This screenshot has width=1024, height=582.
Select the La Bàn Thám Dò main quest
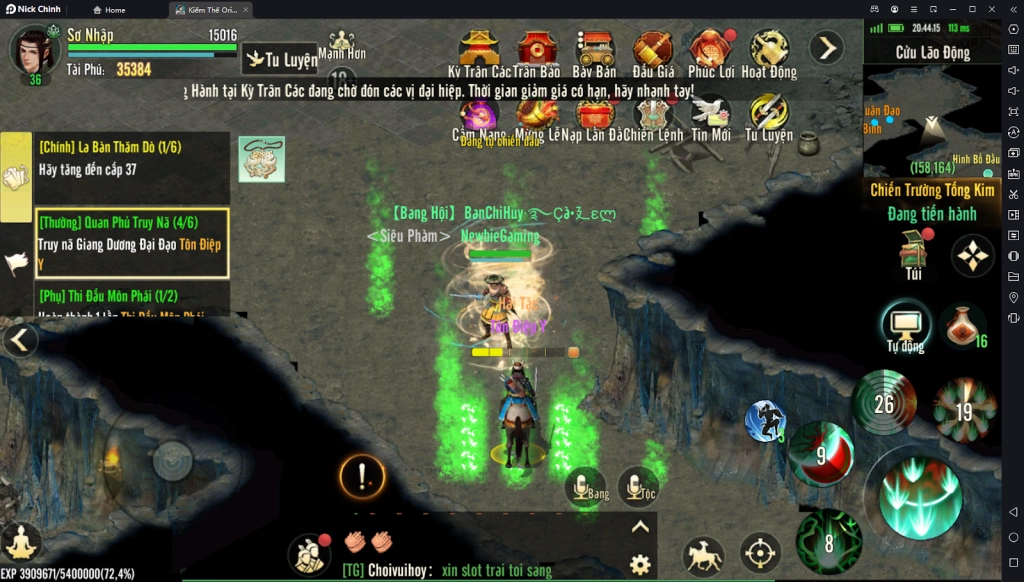[x=130, y=158]
